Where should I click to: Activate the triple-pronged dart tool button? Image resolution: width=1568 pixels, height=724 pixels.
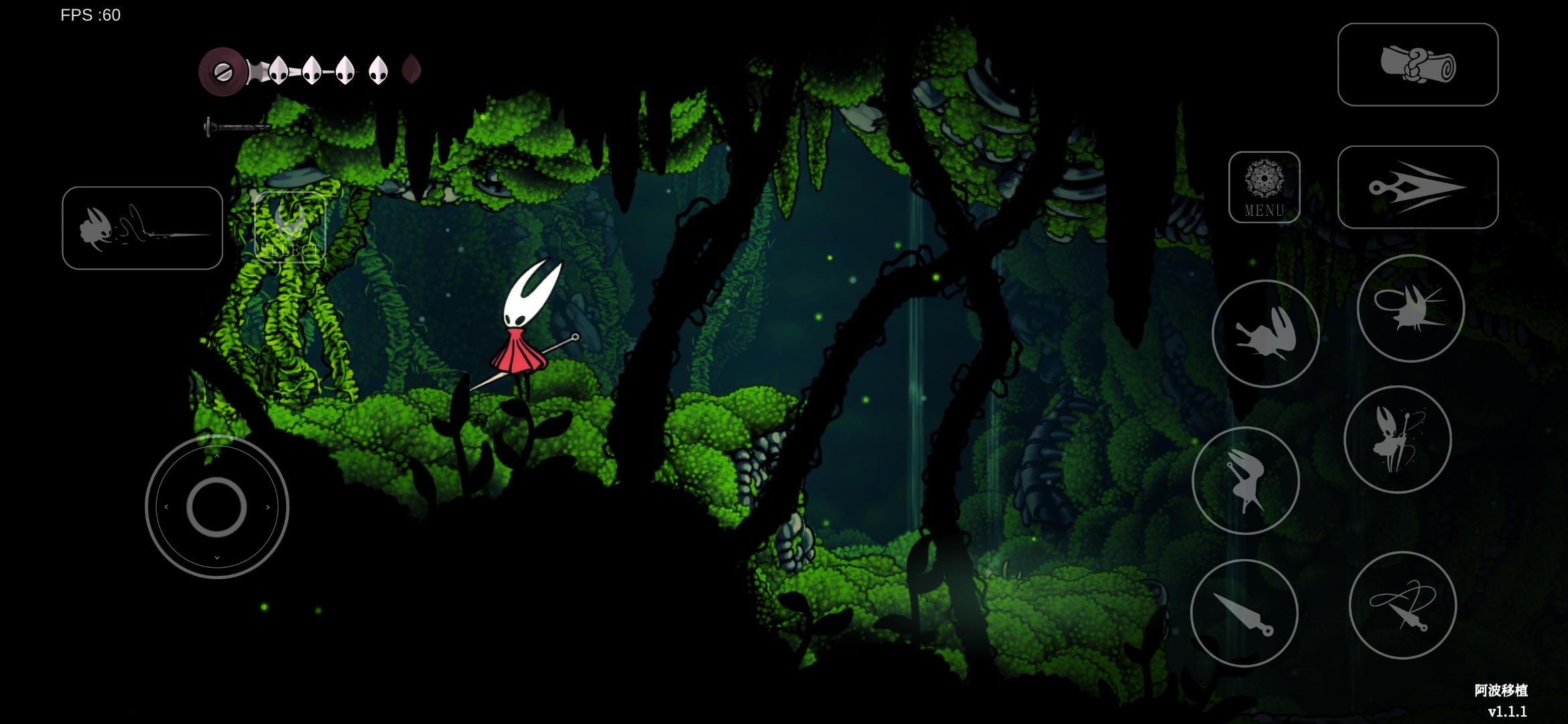click(x=1417, y=187)
